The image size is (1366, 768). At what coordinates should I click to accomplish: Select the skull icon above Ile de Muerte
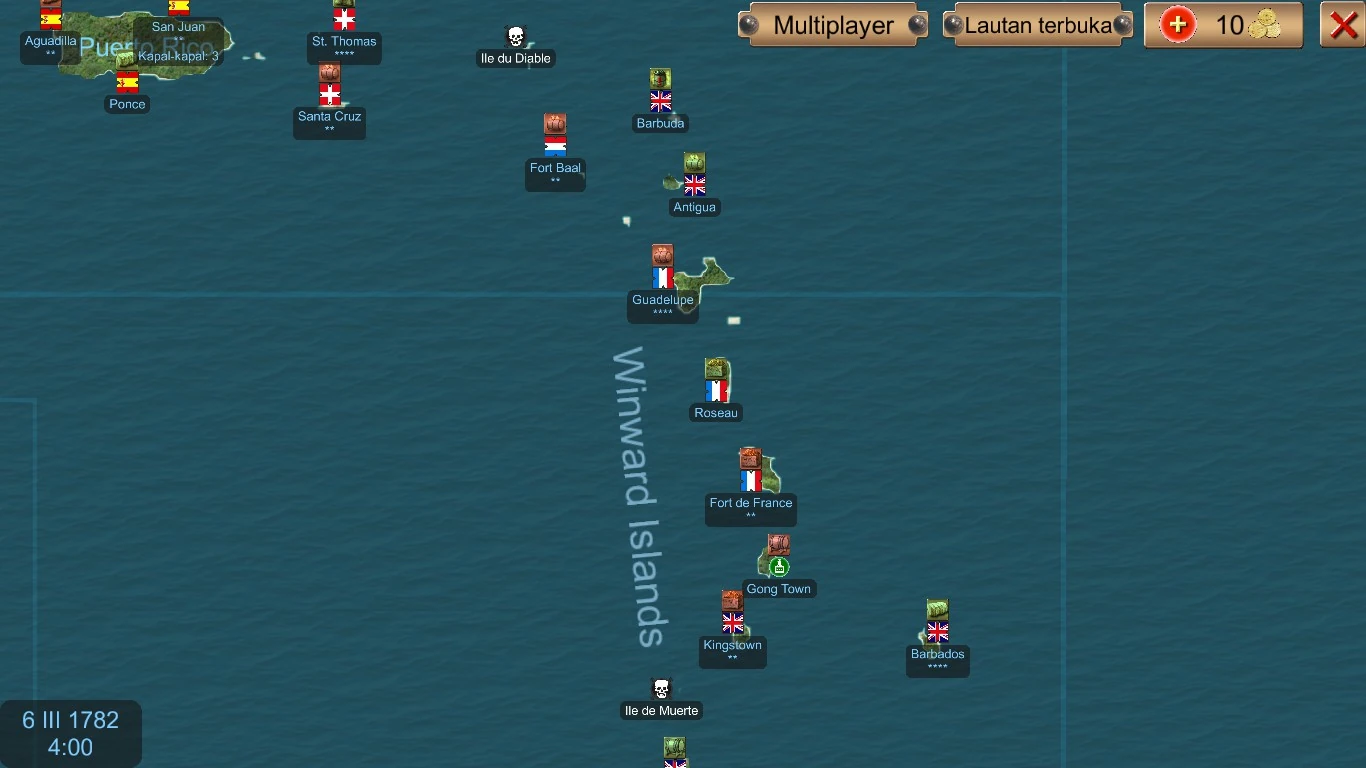[661, 688]
